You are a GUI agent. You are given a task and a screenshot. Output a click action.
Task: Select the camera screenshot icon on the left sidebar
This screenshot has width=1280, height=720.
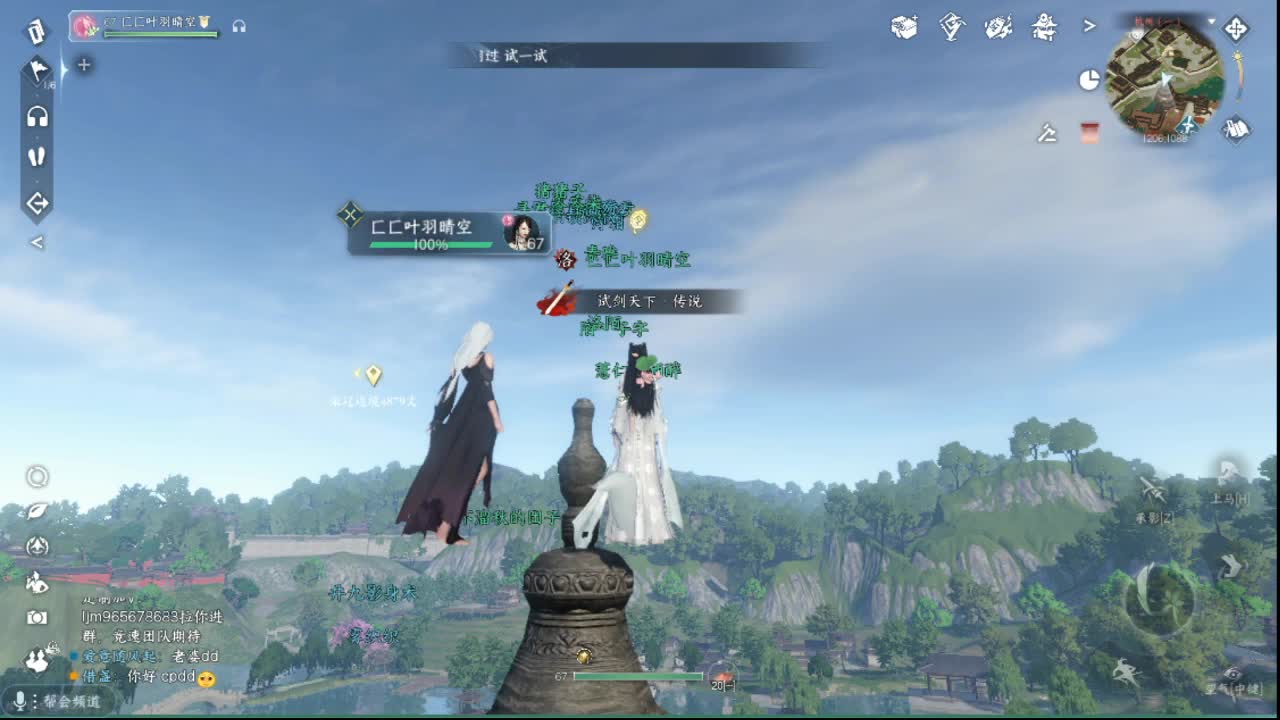pos(38,617)
